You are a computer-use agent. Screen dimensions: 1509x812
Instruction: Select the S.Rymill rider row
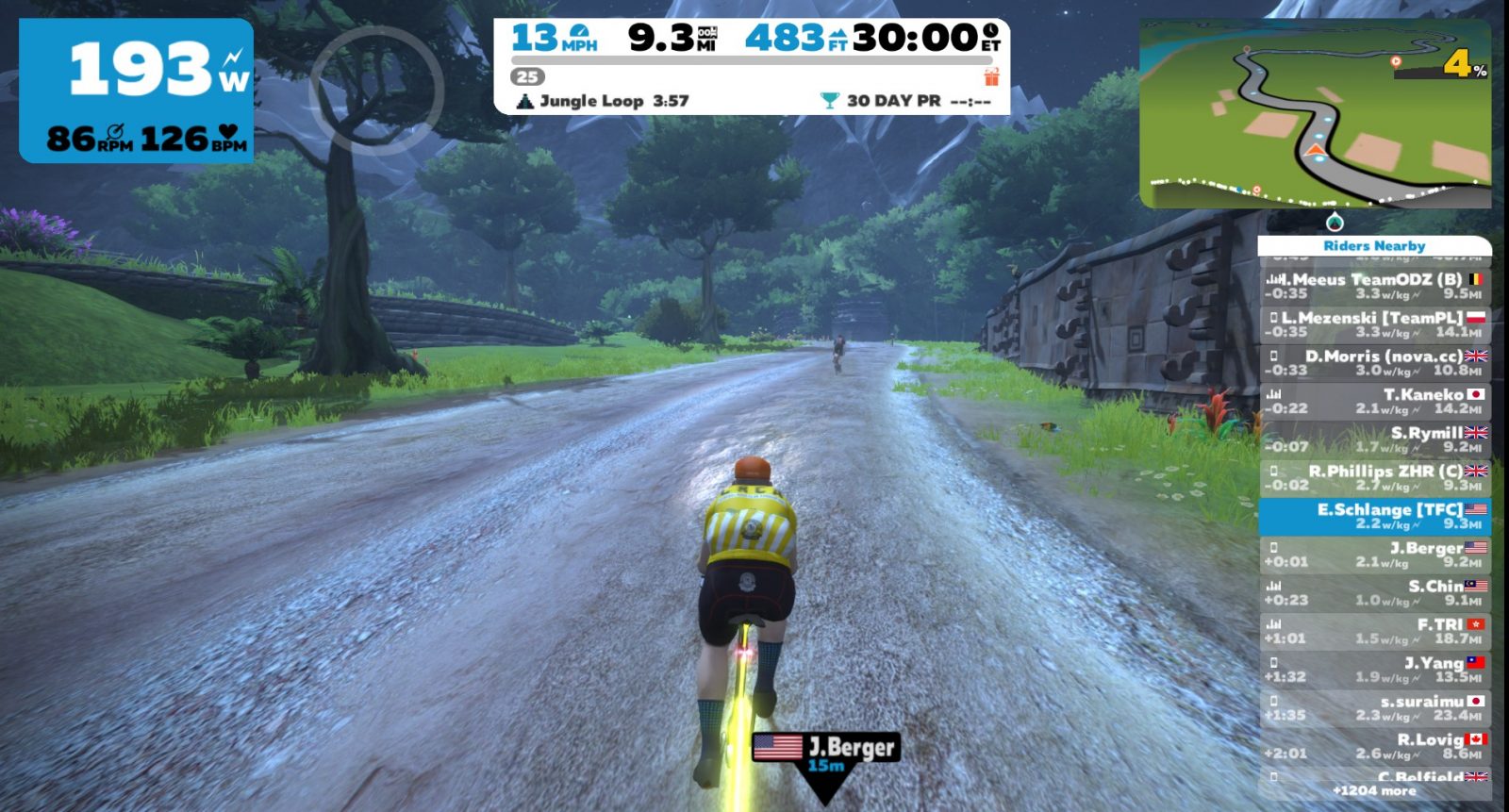click(x=1374, y=439)
